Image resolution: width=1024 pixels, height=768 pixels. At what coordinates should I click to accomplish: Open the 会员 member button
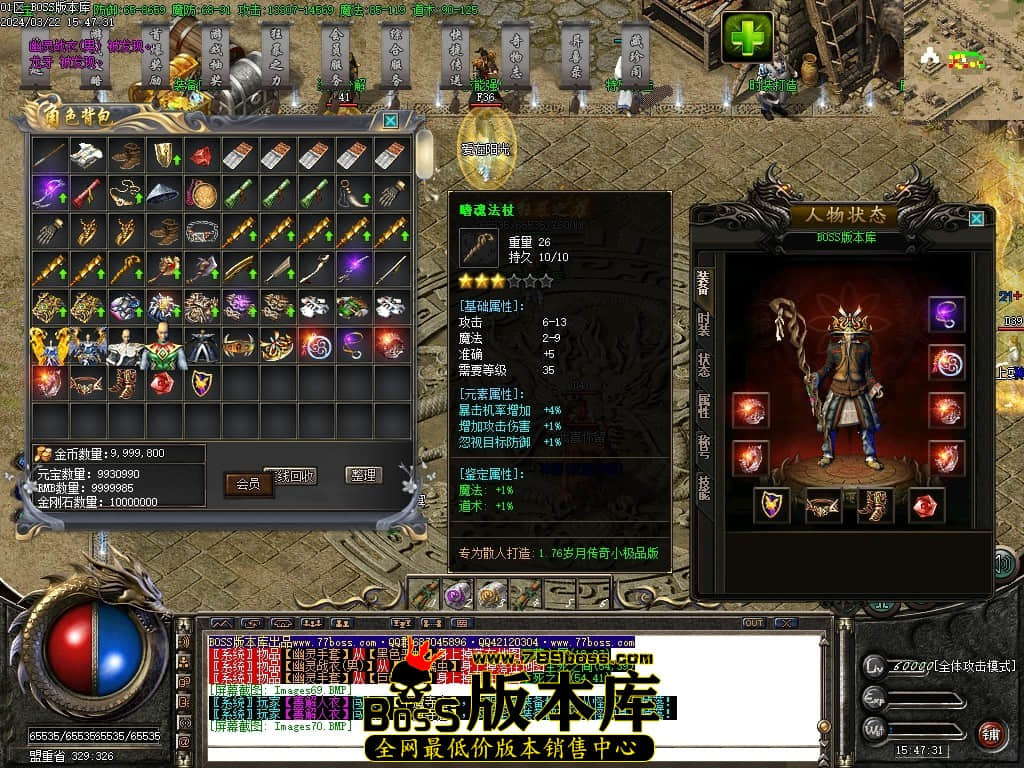point(248,484)
